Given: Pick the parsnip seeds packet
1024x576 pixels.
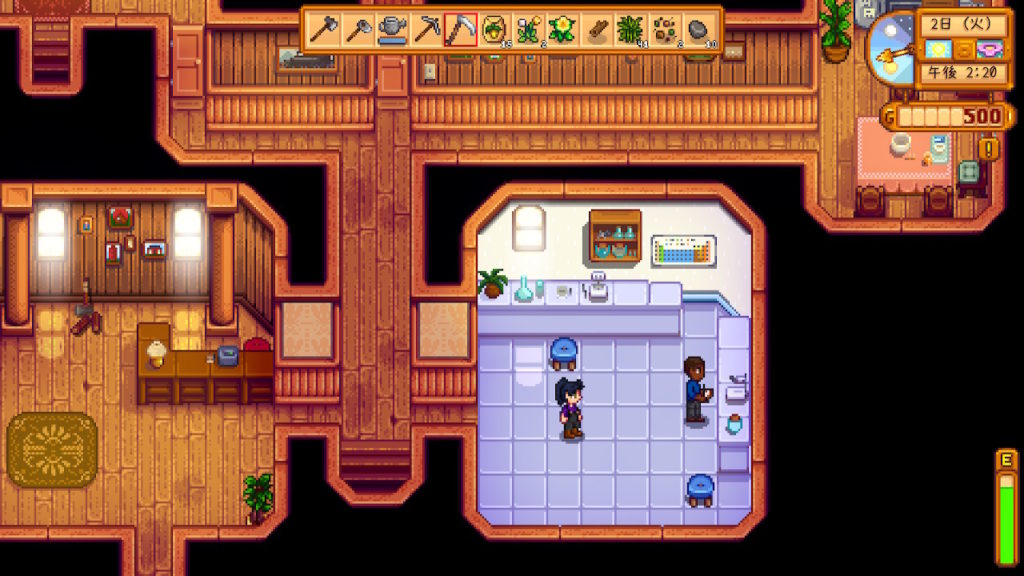Looking at the screenshot, I should [494, 29].
